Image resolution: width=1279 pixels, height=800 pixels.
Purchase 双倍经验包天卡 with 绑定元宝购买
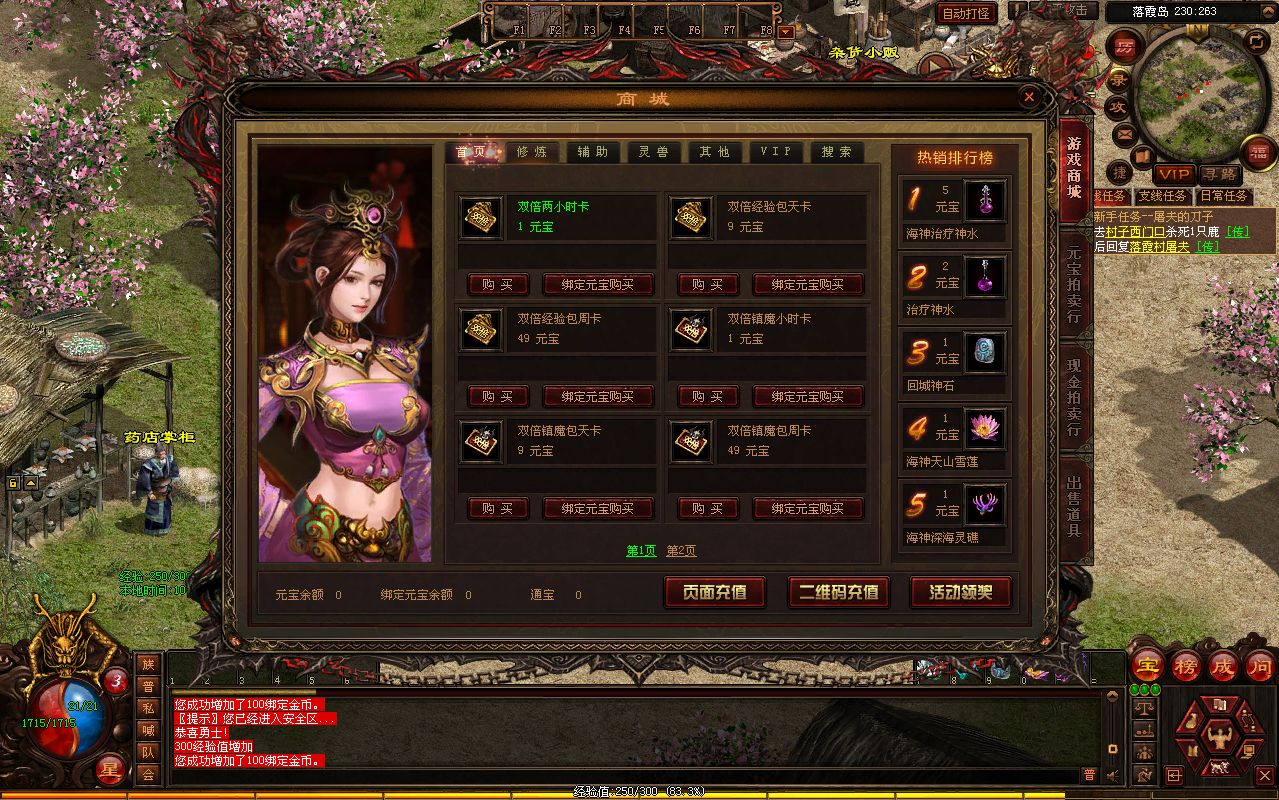pyautogui.click(x=807, y=285)
